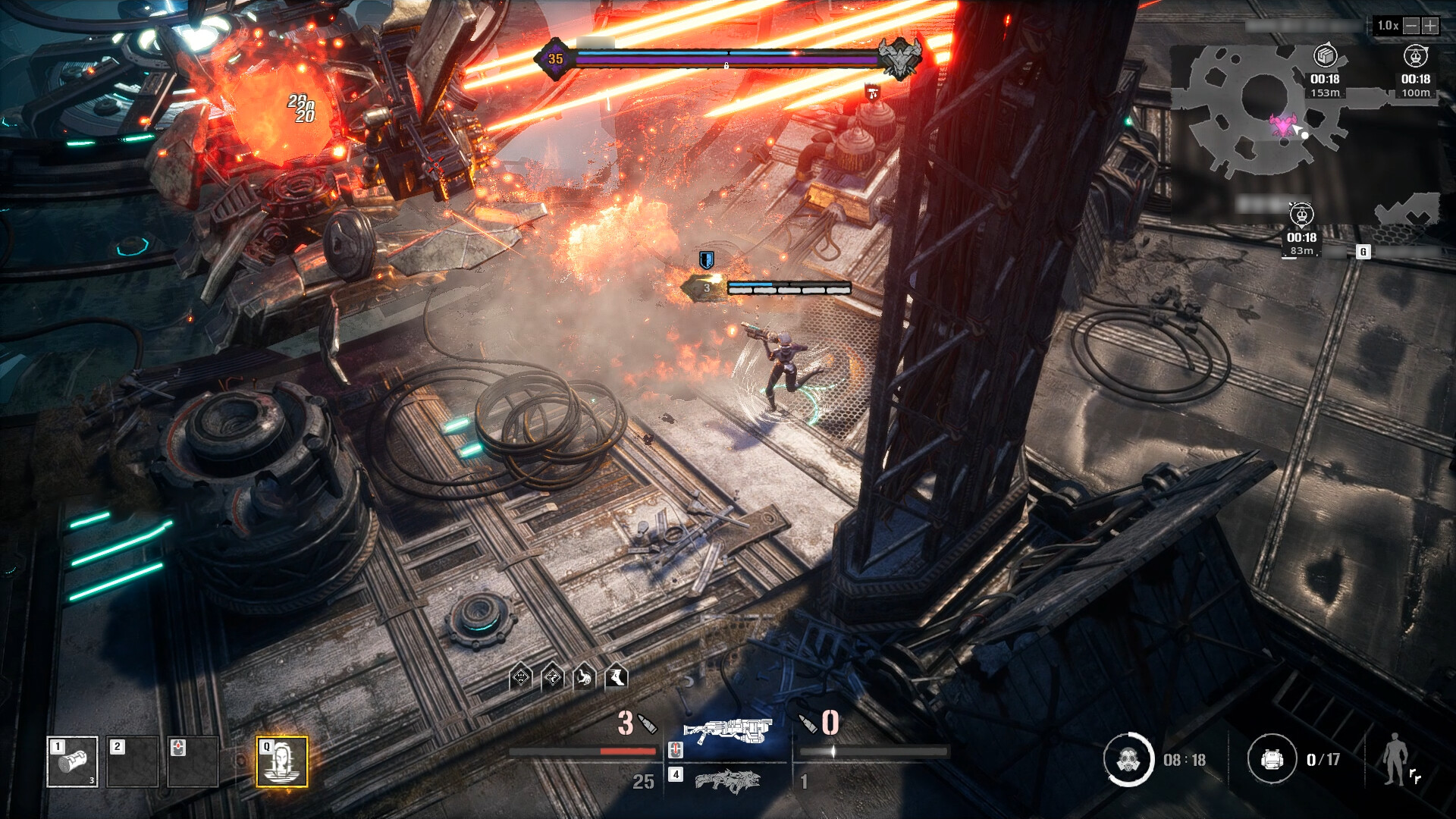This screenshot has width=1456, height=819.
Task: Toggle the weapon fire mode switch icon
Action: 675,751
